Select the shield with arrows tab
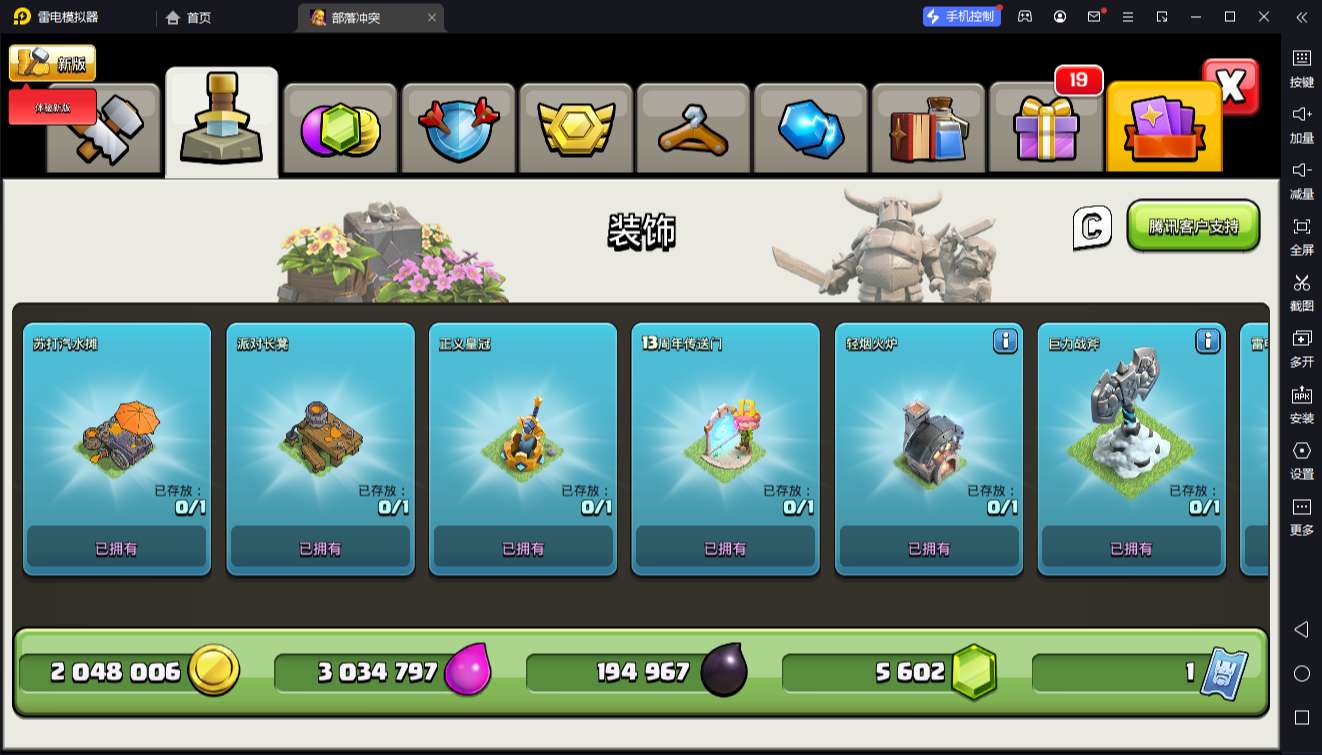 [458, 130]
